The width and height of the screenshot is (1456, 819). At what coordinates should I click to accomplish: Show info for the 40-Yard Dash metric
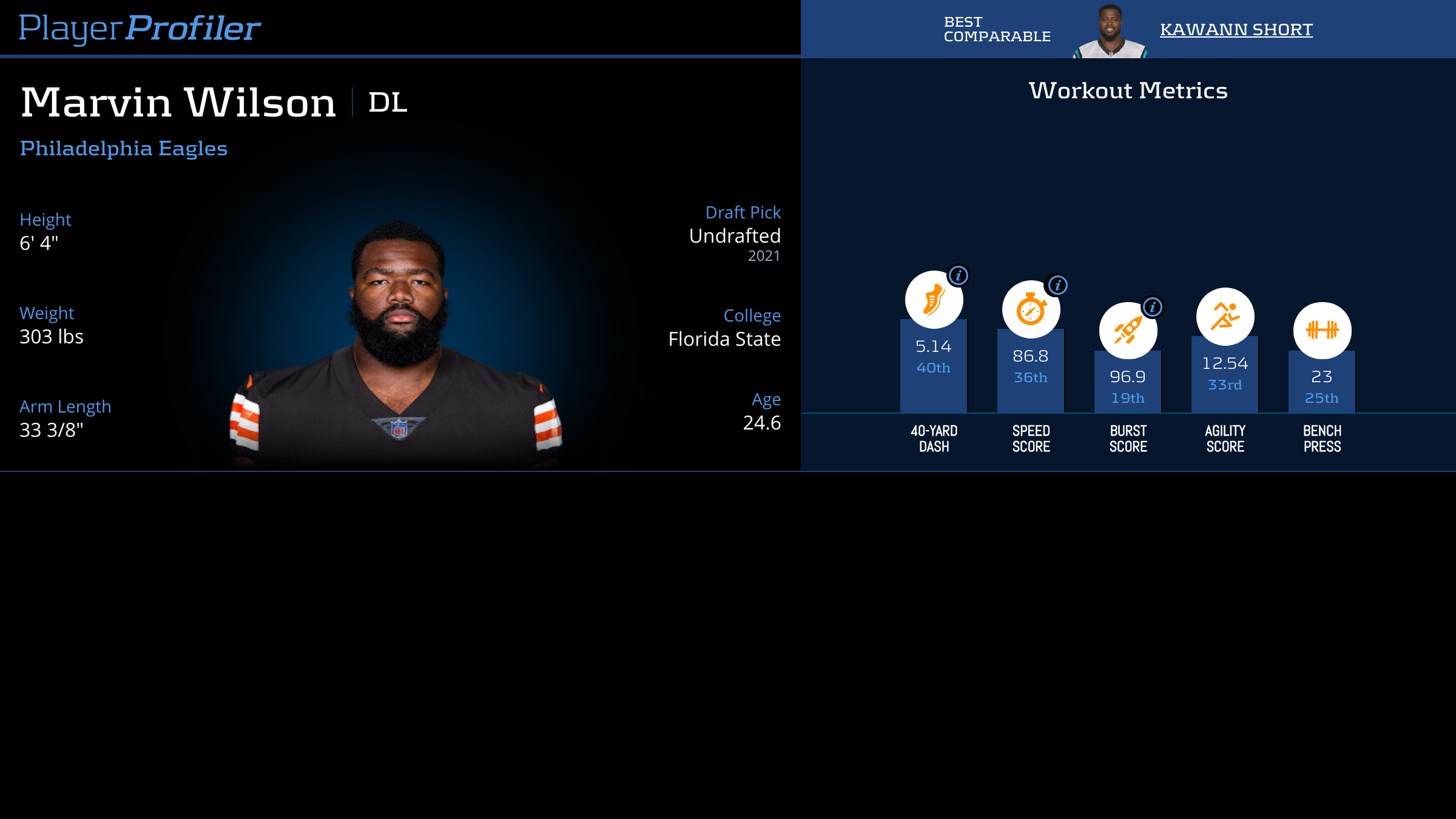[959, 275]
